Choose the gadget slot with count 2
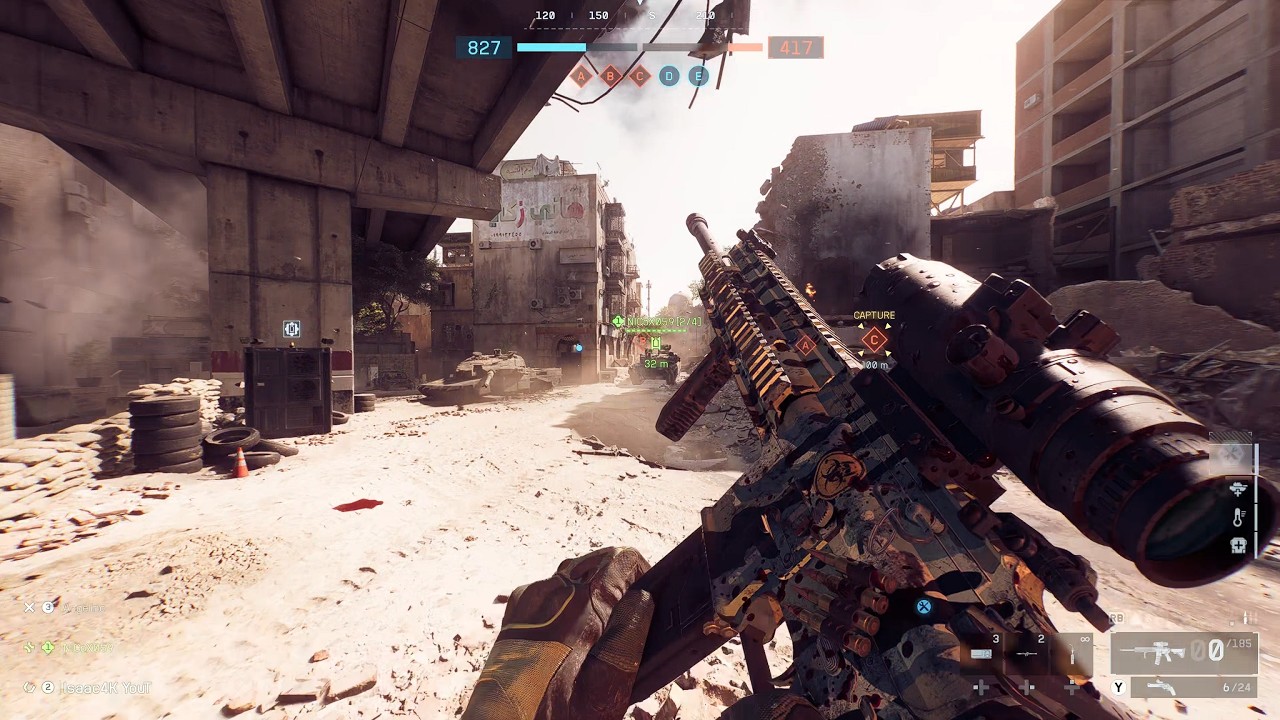The image size is (1280, 720). pyautogui.click(x=1028, y=652)
